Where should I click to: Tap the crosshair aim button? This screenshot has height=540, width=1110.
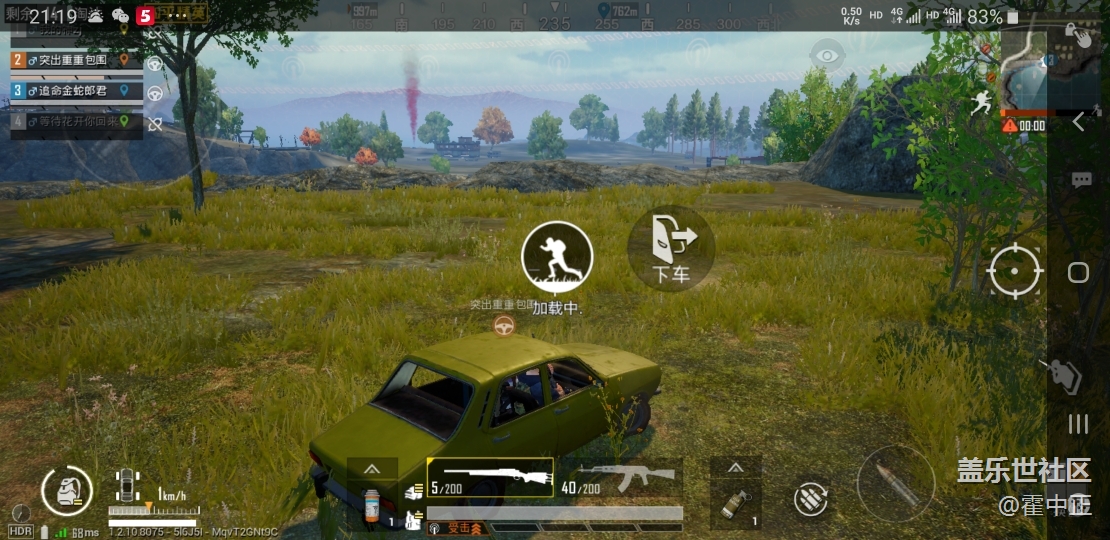[1015, 271]
